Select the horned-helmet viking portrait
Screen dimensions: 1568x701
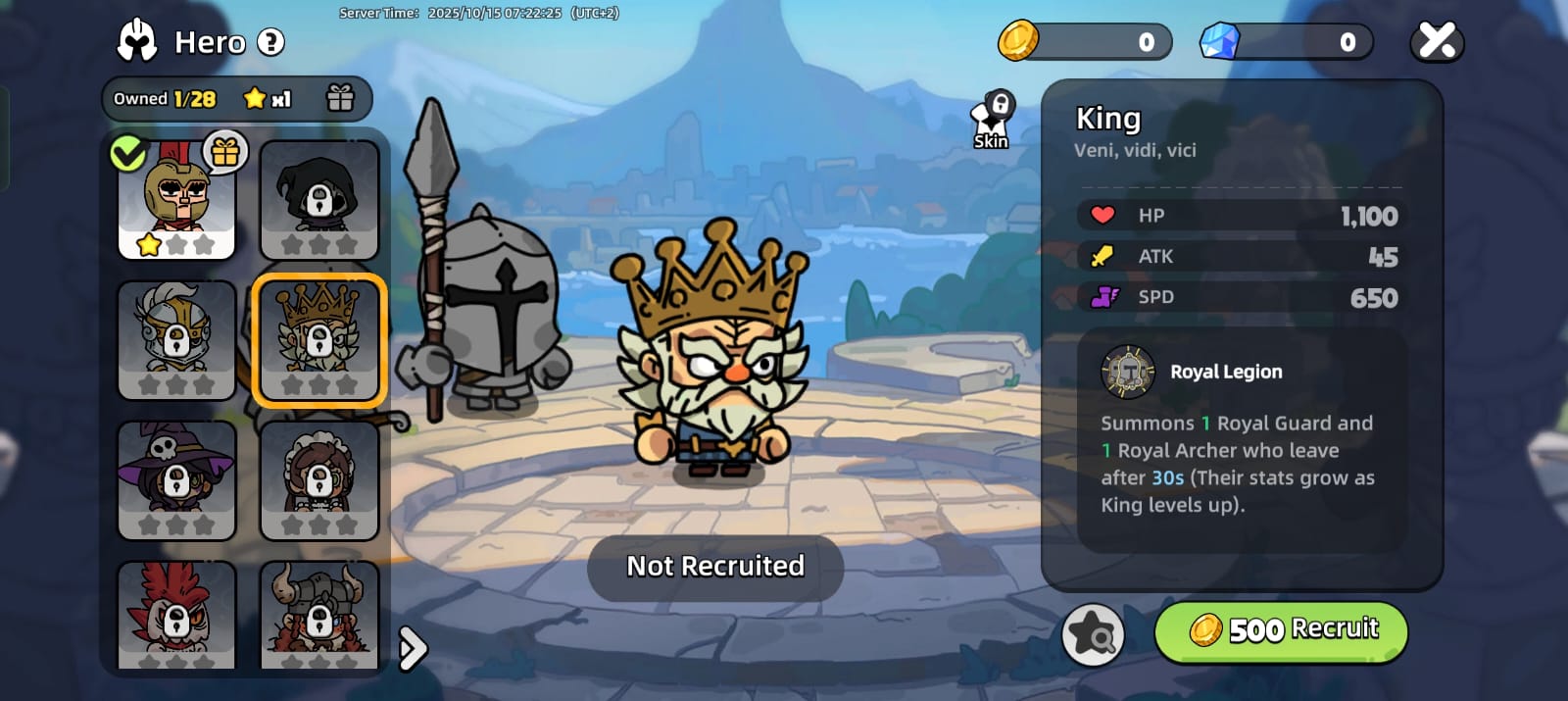[x=318, y=616]
